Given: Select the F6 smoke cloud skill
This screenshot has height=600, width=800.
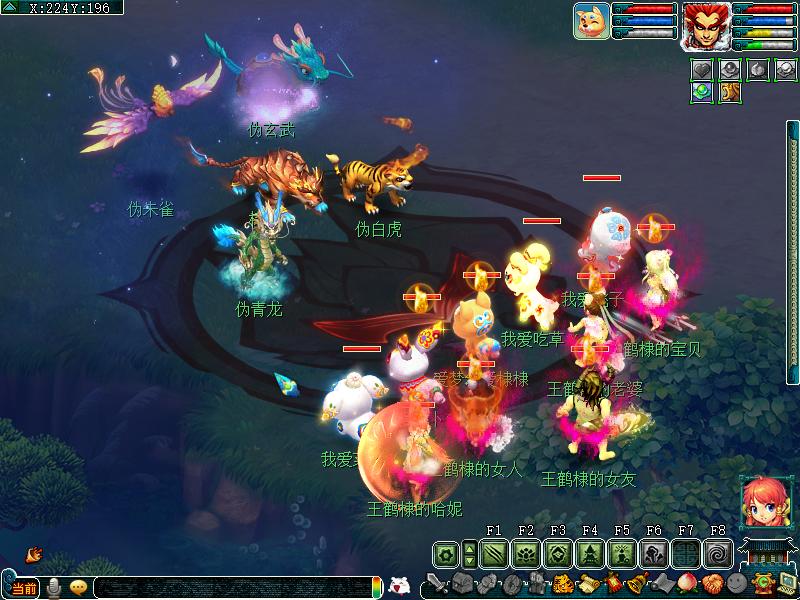Looking at the screenshot, I should pos(654,553).
